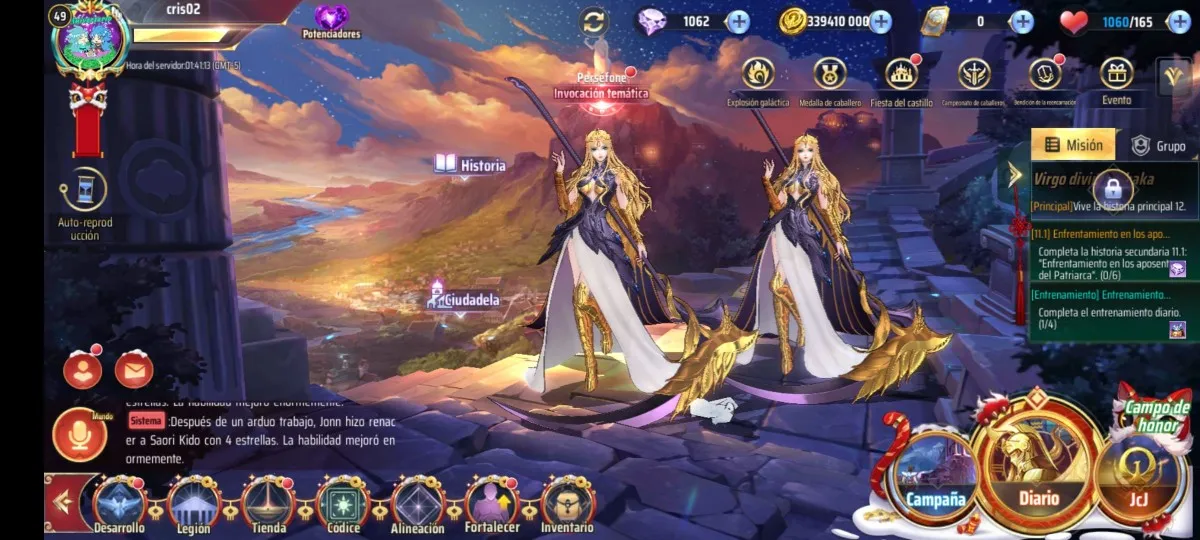Screen dimensions: 1200x540
Task: Open Explosión galáctica event
Action: coord(758,74)
